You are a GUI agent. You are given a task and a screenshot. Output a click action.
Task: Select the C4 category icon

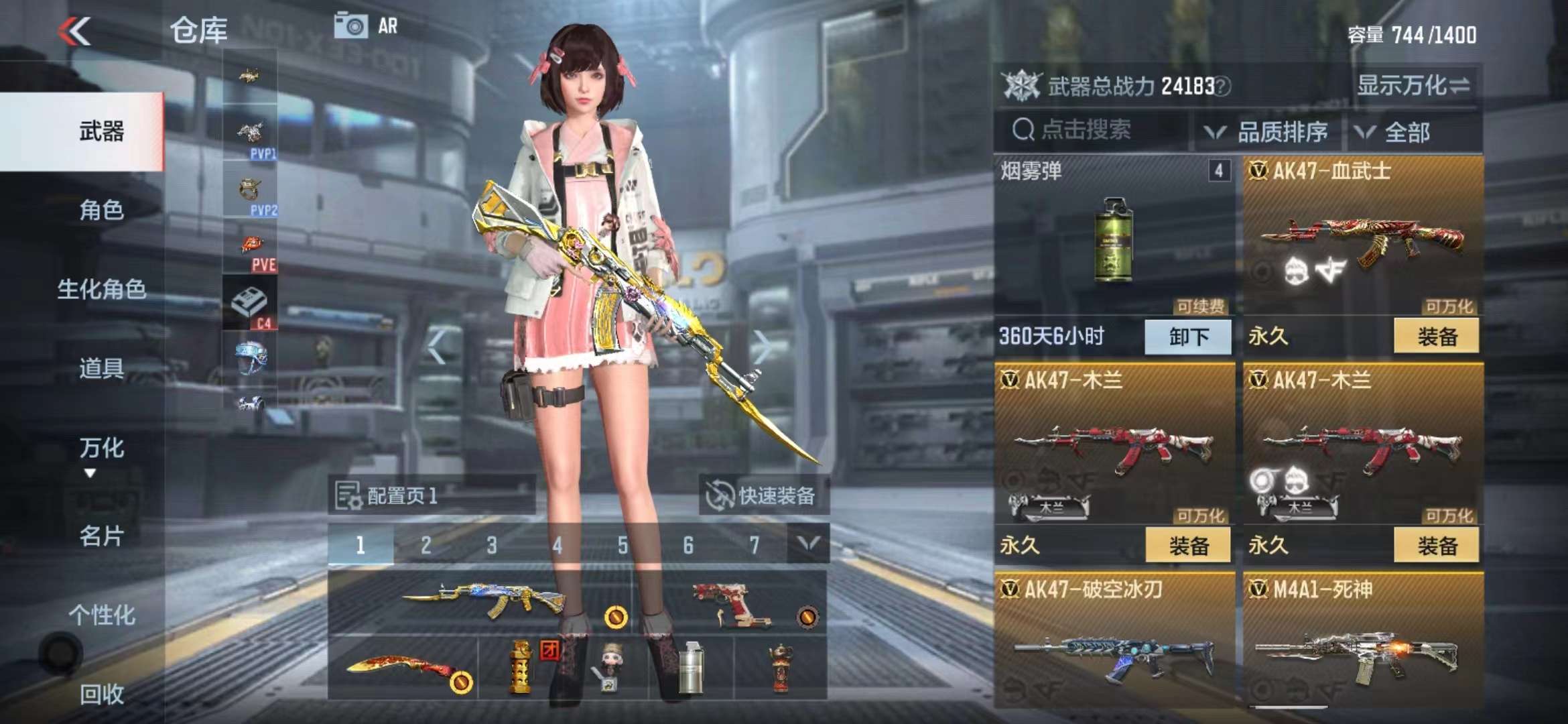point(250,303)
